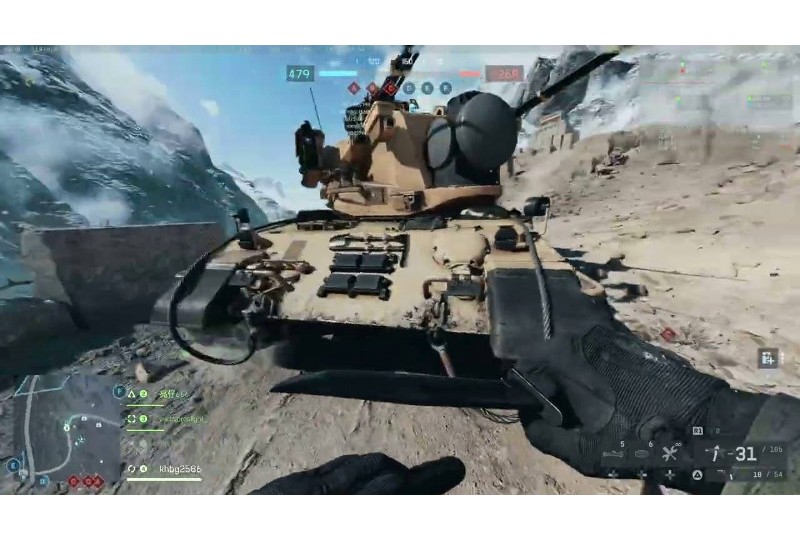Select objective E marker on the minimap
The height and width of the screenshot is (540, 800).
tap(14, 464)
